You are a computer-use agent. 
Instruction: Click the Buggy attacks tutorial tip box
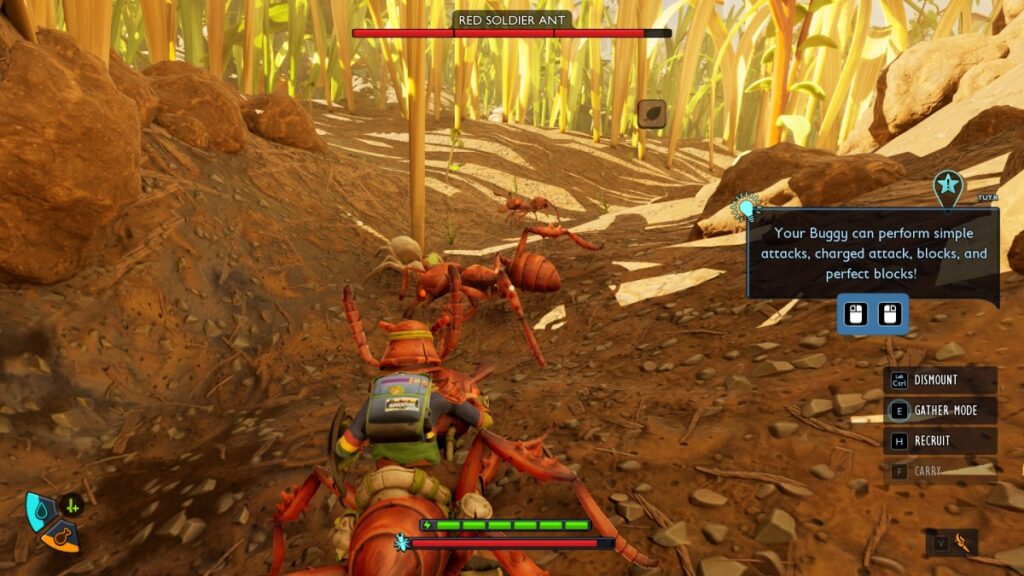click(873, 253)
